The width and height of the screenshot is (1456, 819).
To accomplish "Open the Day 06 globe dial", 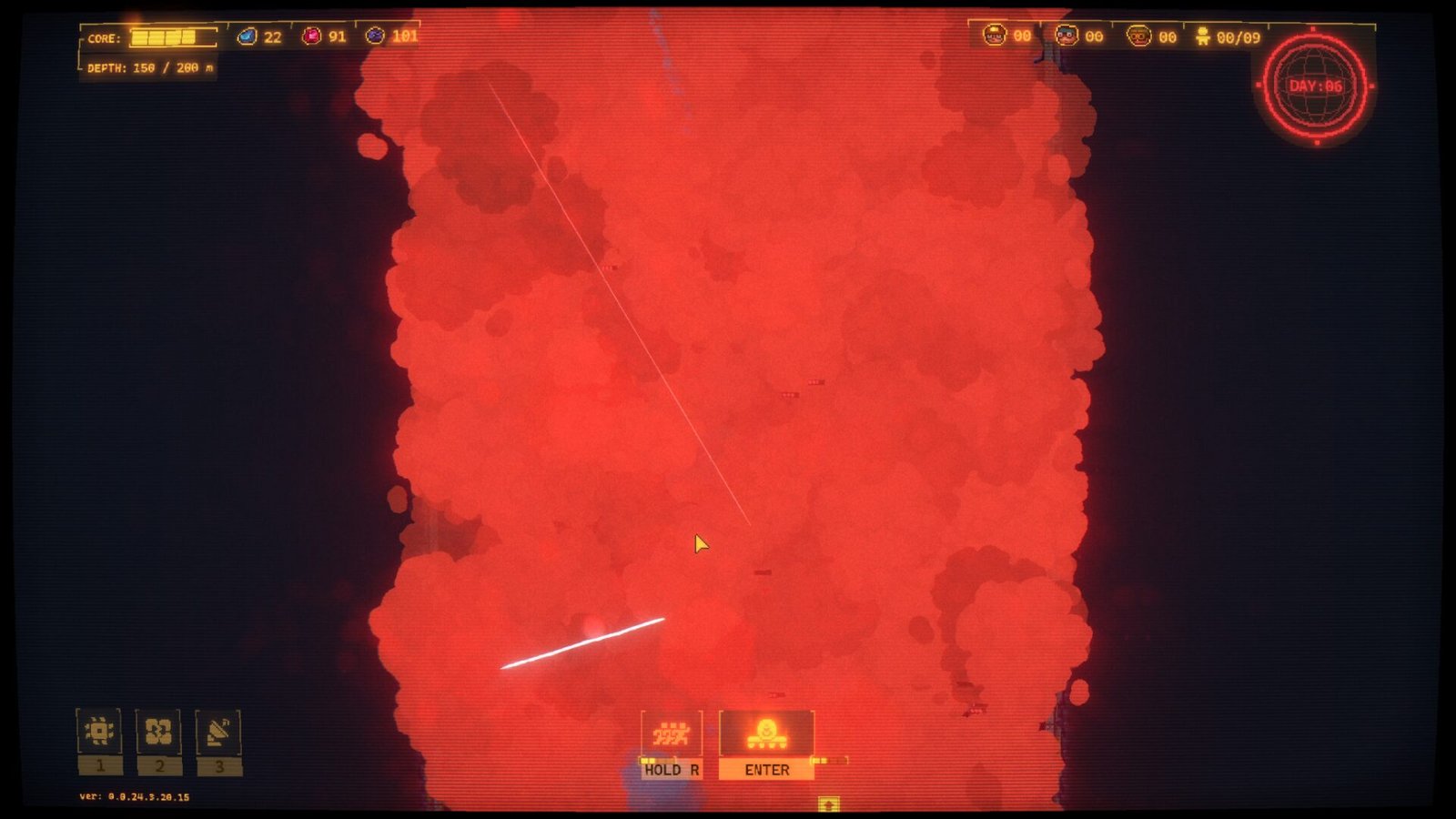I will pos(1316,86).
